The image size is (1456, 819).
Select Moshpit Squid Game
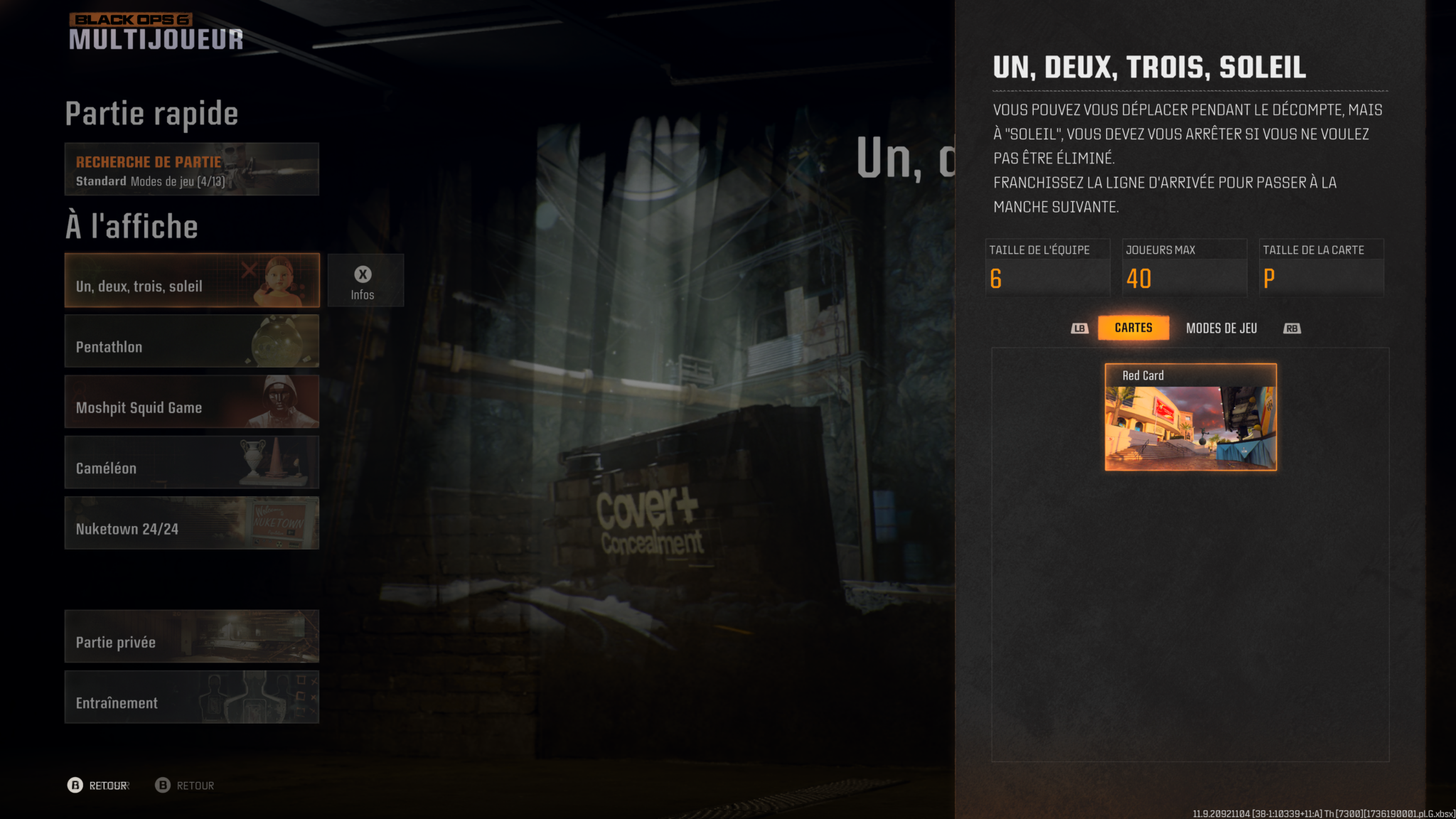191,402
